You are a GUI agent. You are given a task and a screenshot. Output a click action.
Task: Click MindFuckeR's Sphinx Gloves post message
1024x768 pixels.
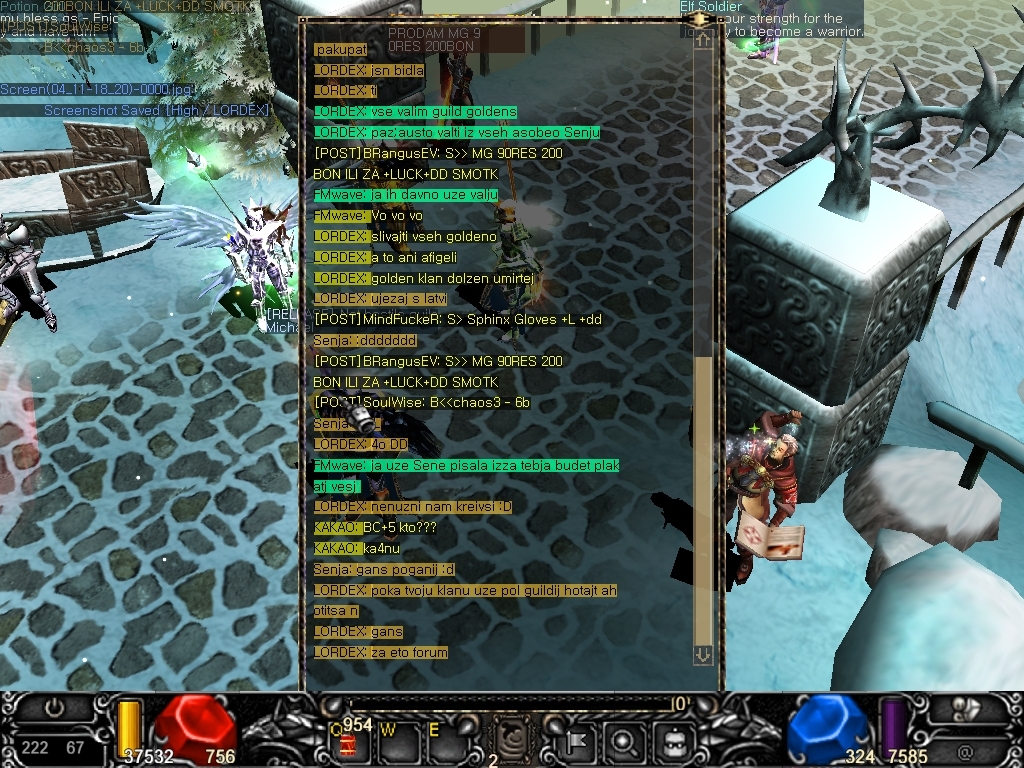(458, 320)
